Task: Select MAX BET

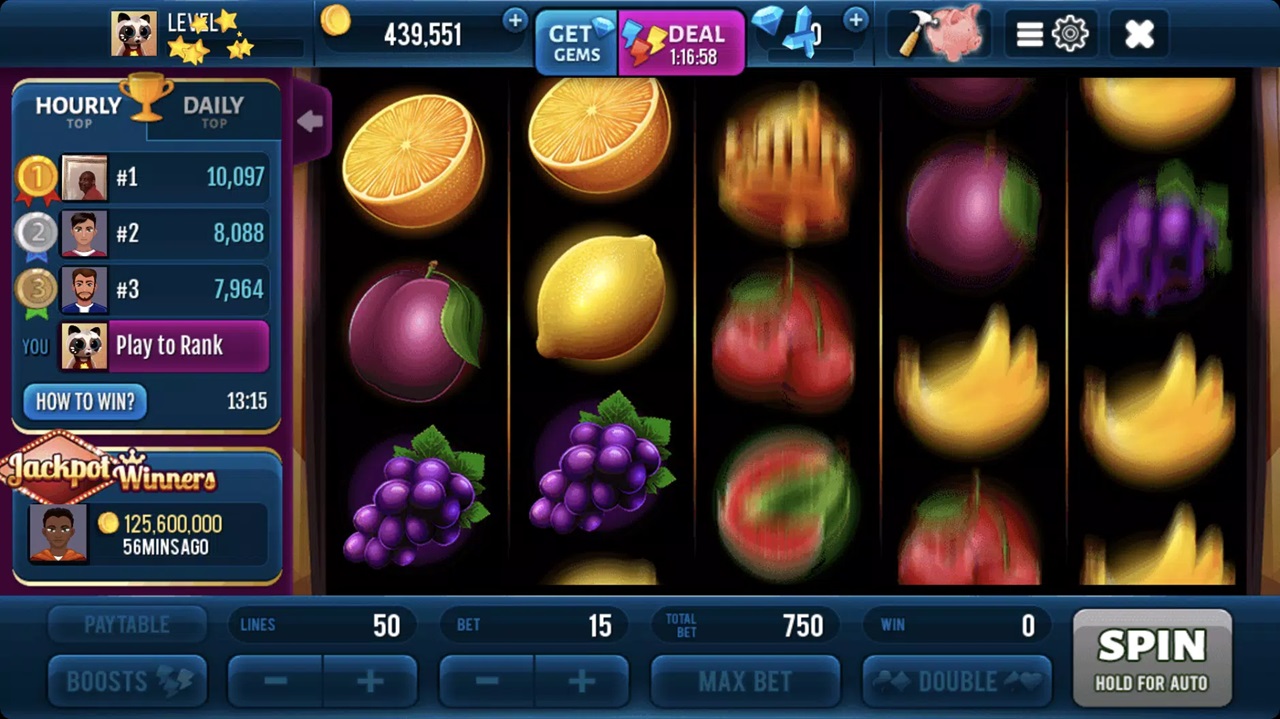Action: (745, 682)
